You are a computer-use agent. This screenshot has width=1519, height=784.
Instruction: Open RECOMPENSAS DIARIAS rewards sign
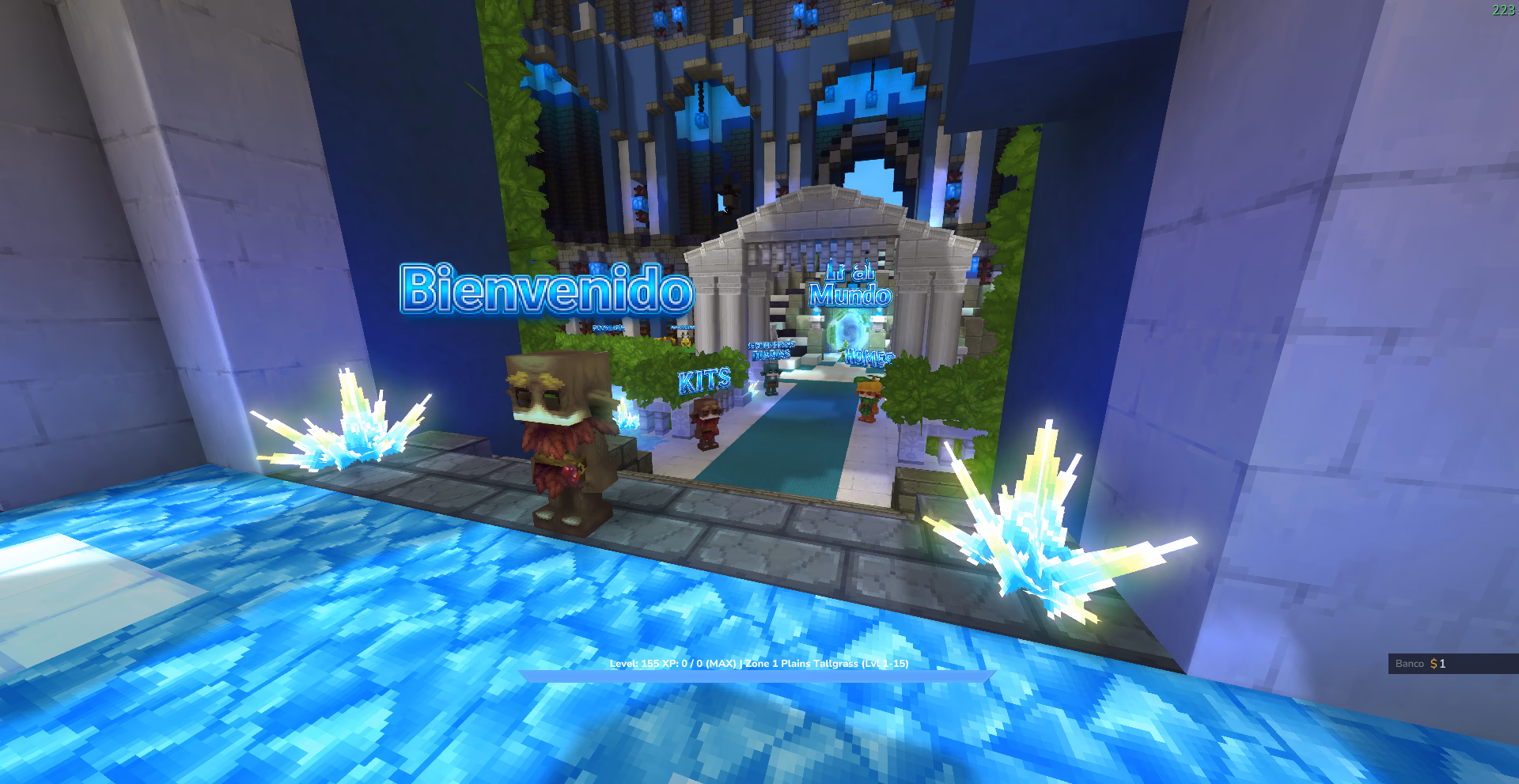[x=771, y=350]
